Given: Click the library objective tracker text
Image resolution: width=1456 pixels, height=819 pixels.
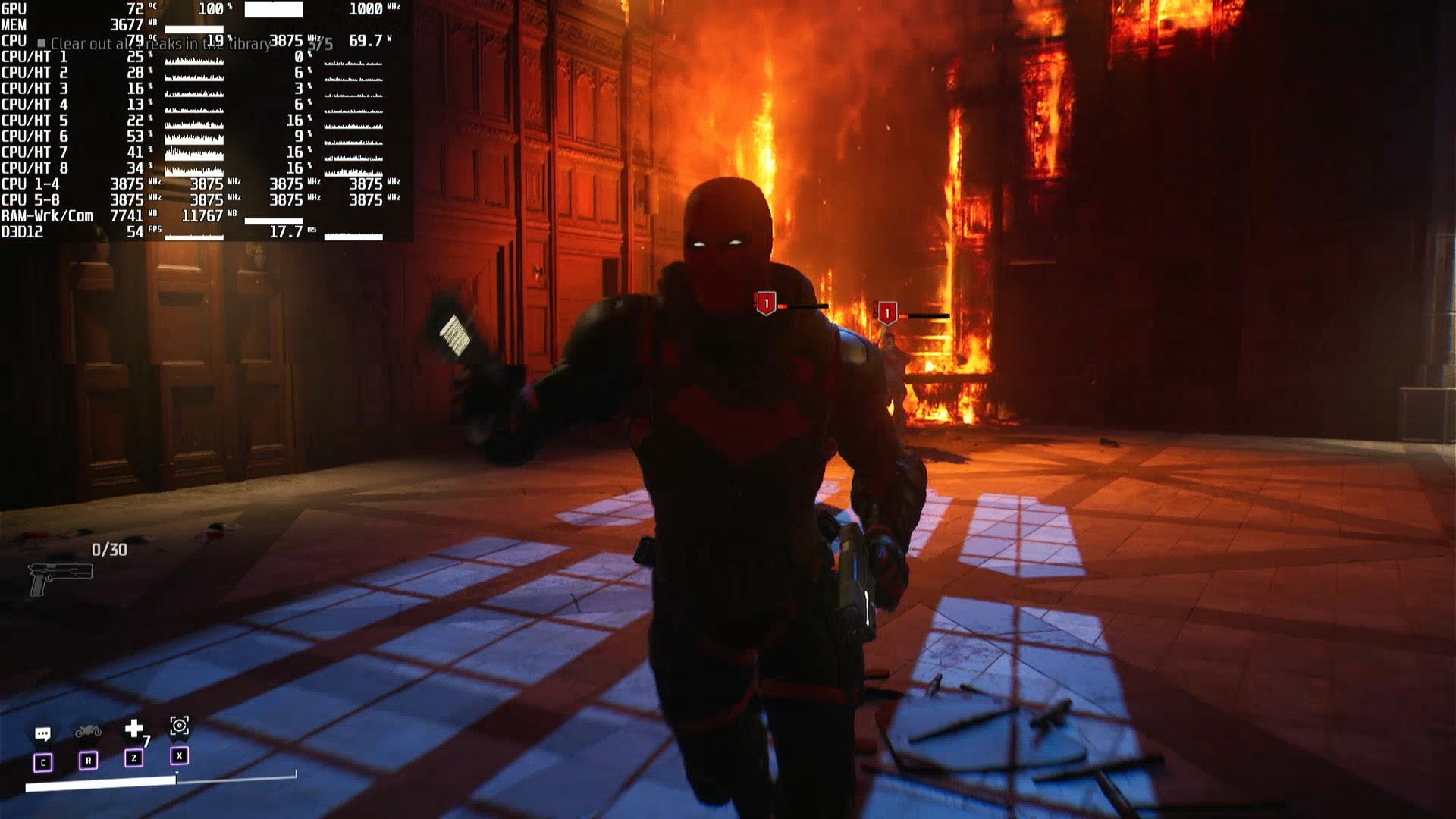Looking at the screenshot, I should click(161, 44).
